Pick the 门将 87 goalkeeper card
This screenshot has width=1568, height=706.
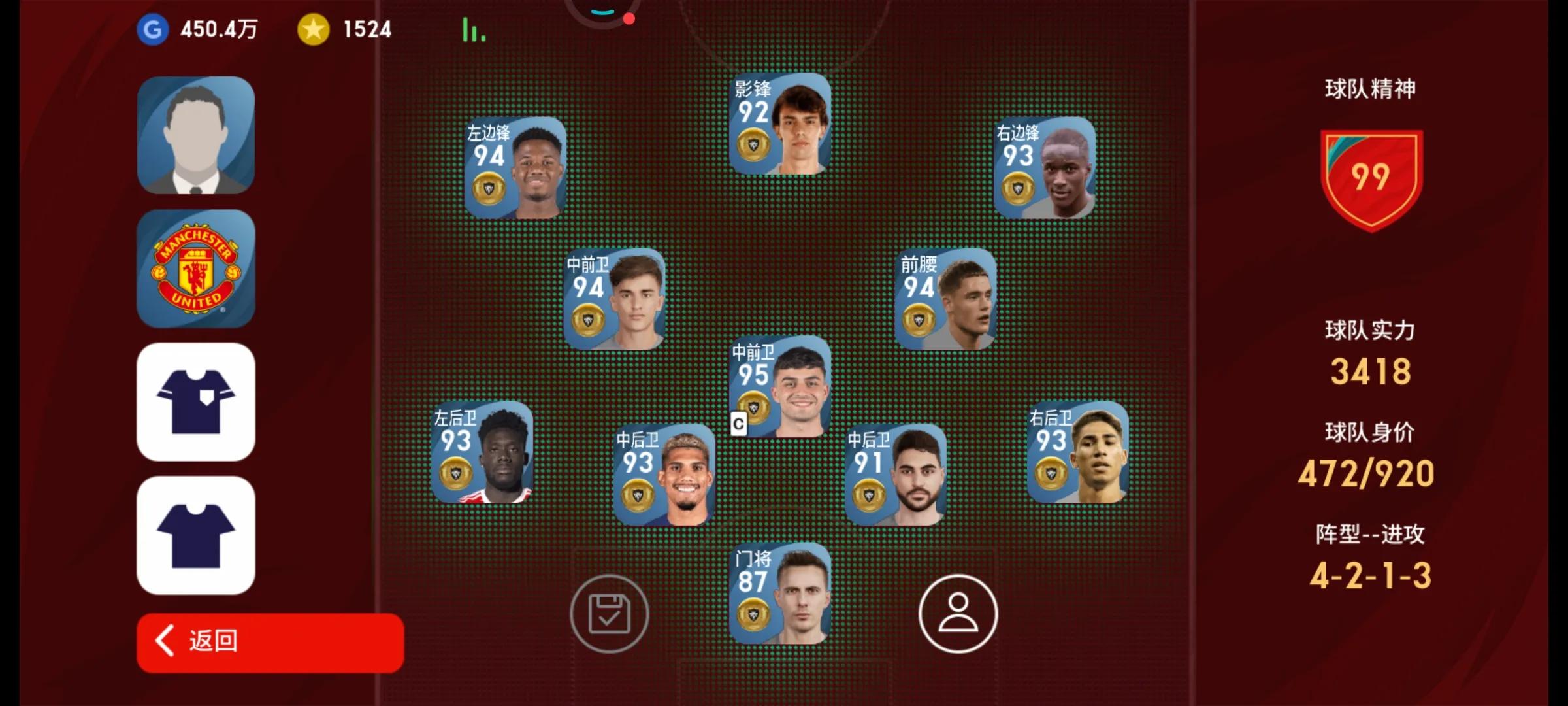[x=780, y=594]
